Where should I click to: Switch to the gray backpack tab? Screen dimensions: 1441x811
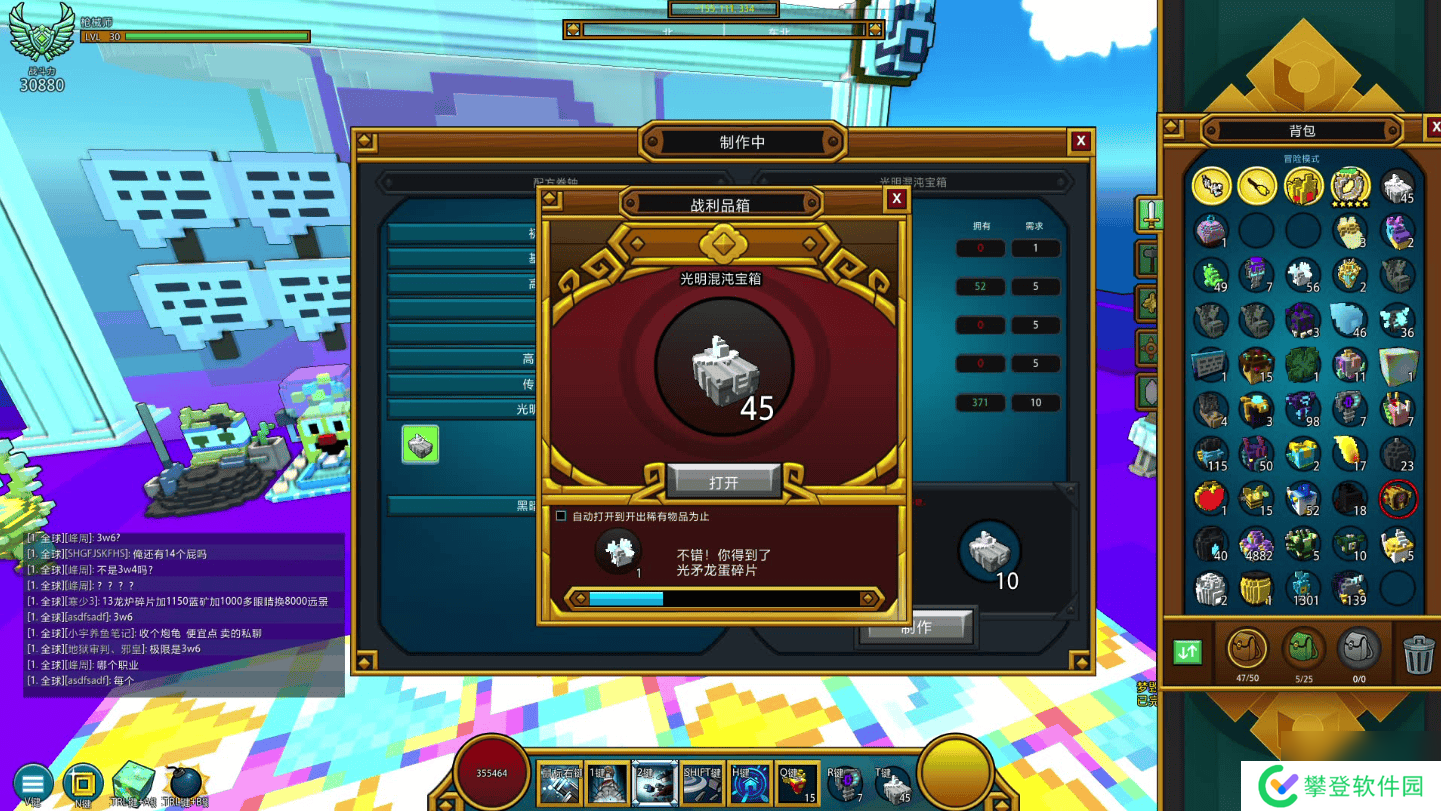click(x=1359, y=649)
